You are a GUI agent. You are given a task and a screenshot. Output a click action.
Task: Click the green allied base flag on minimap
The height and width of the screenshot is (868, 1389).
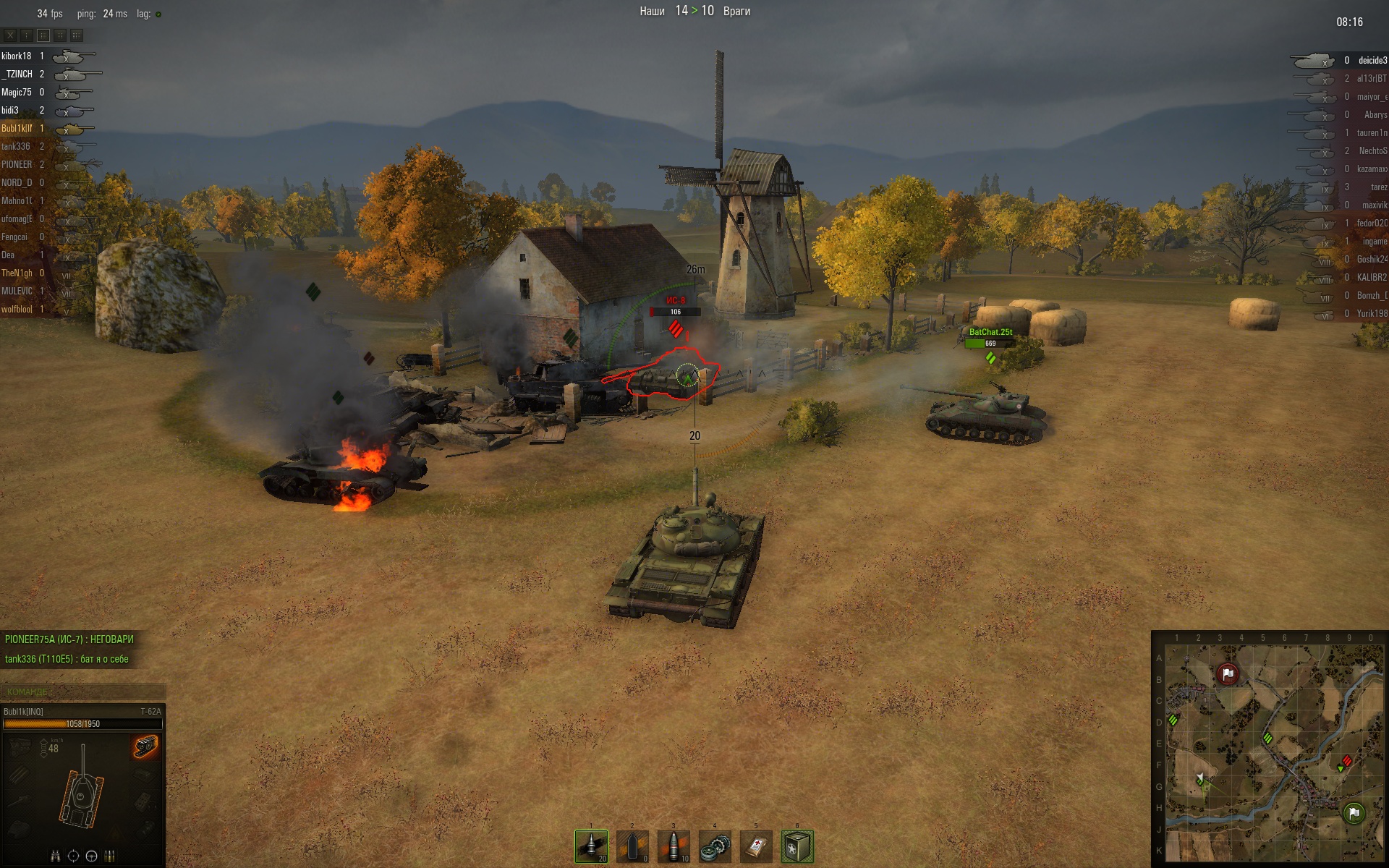click(1354, 813)
